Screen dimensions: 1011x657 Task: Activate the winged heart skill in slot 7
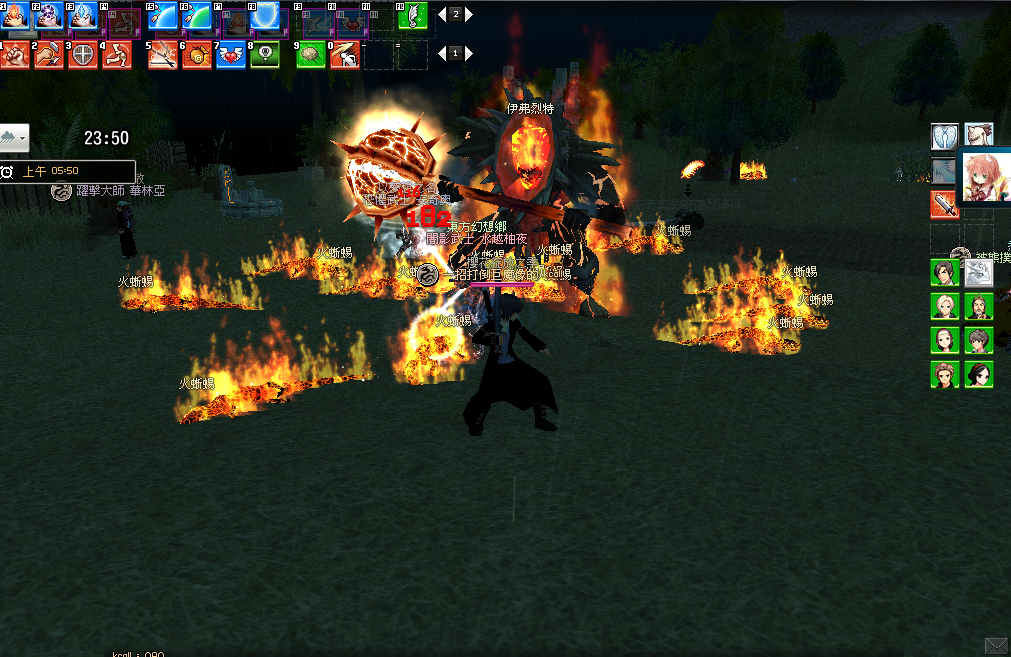click(x=231, y=54)
